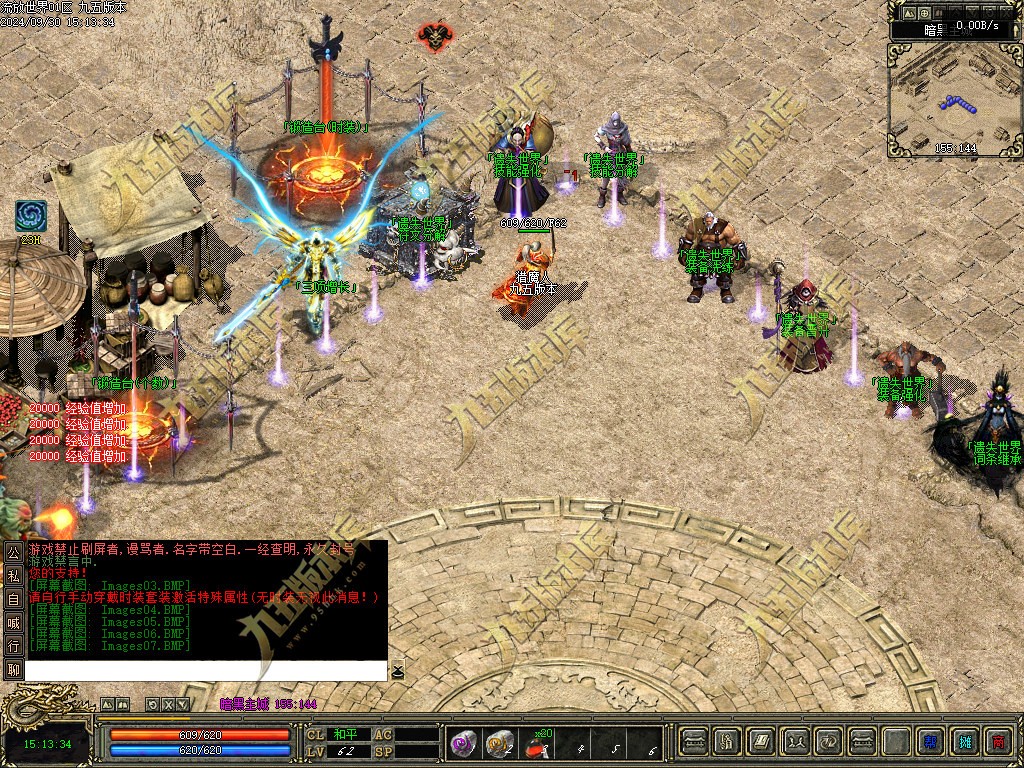Image resolution: width=1024 pixels, height=768 pixels.
Task: Click the blue swirl buff icon
Action: pyautogui.click(x=30, y=216)
